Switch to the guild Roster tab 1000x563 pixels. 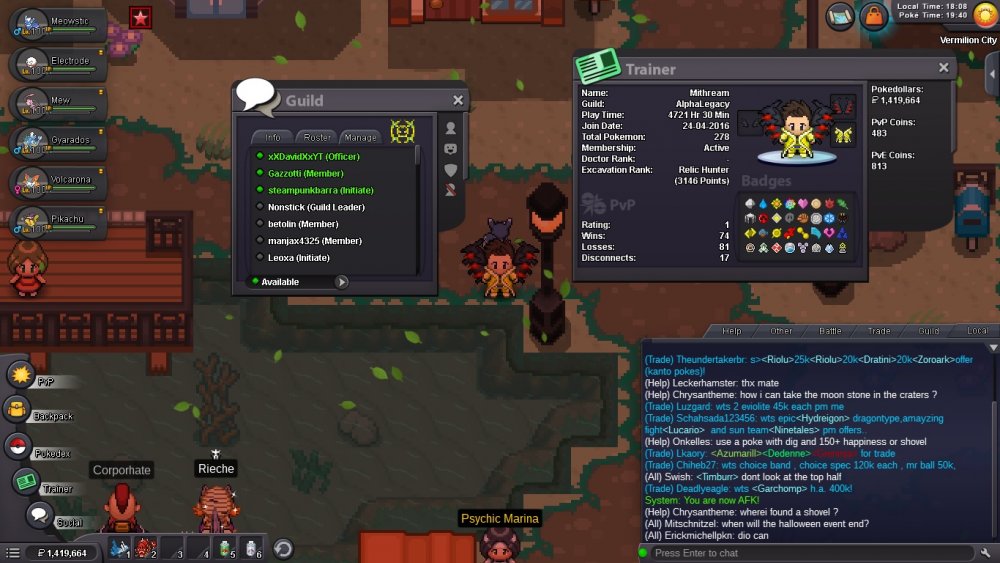pyautogui.click(x=317, y=137)
